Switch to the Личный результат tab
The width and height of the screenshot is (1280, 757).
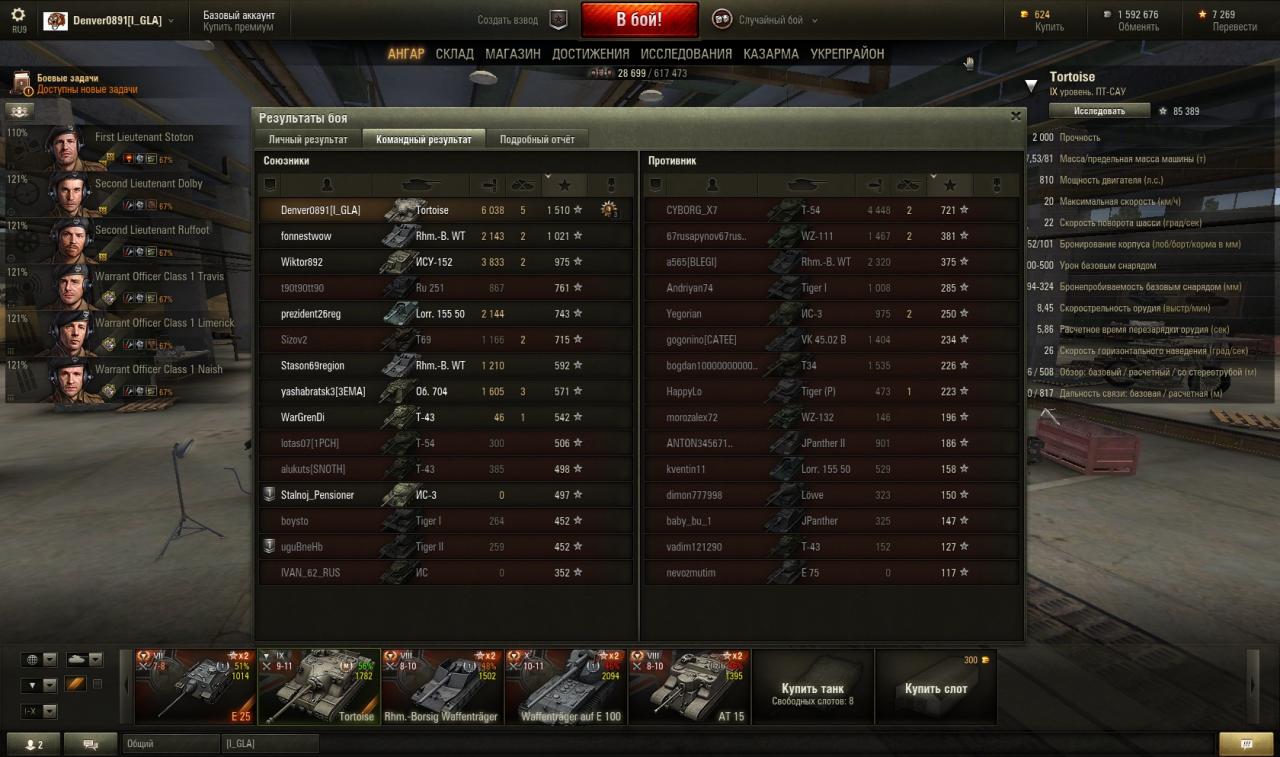pos(308,139)
